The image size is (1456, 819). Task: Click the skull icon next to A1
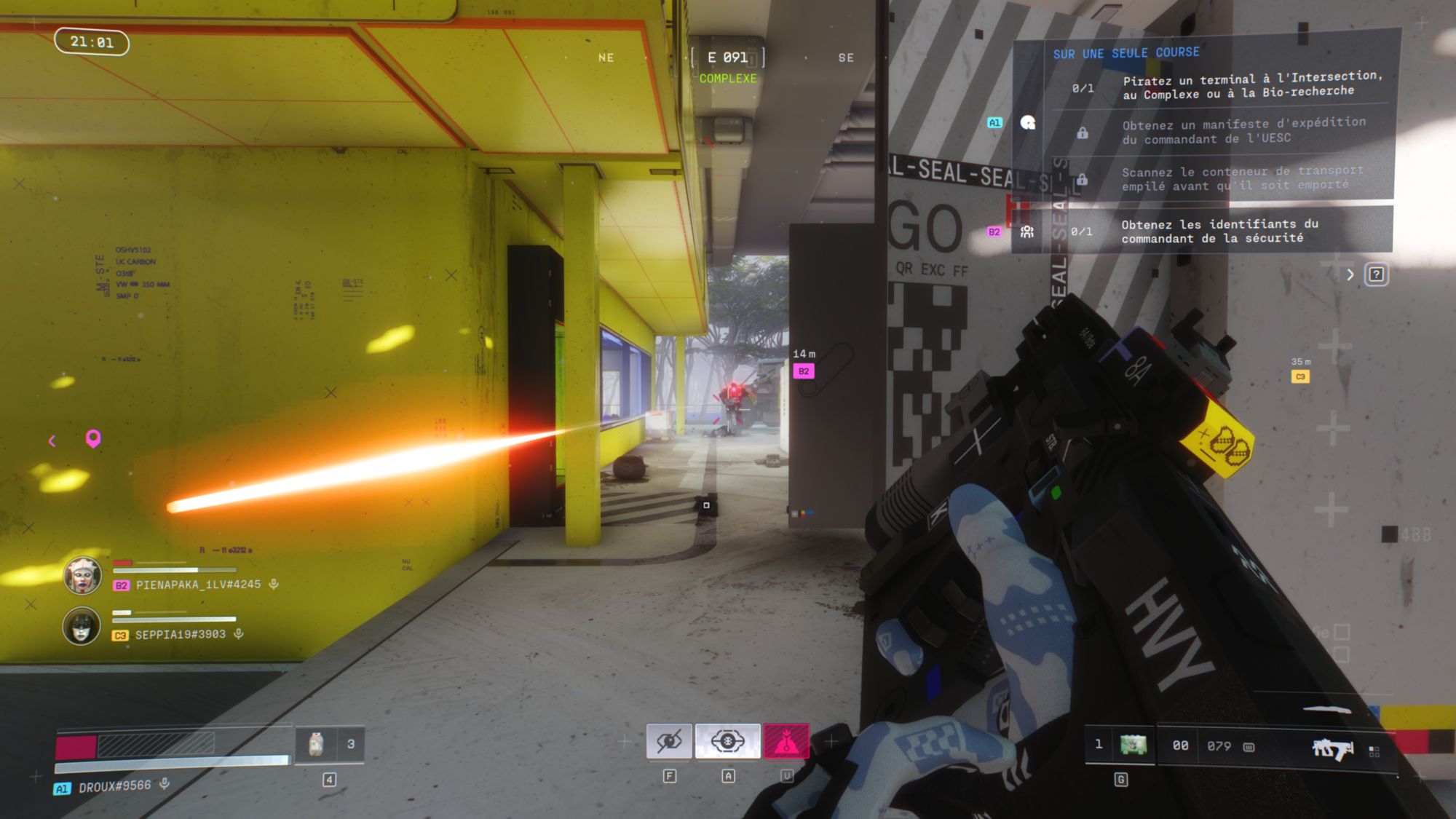point(1028,122)
